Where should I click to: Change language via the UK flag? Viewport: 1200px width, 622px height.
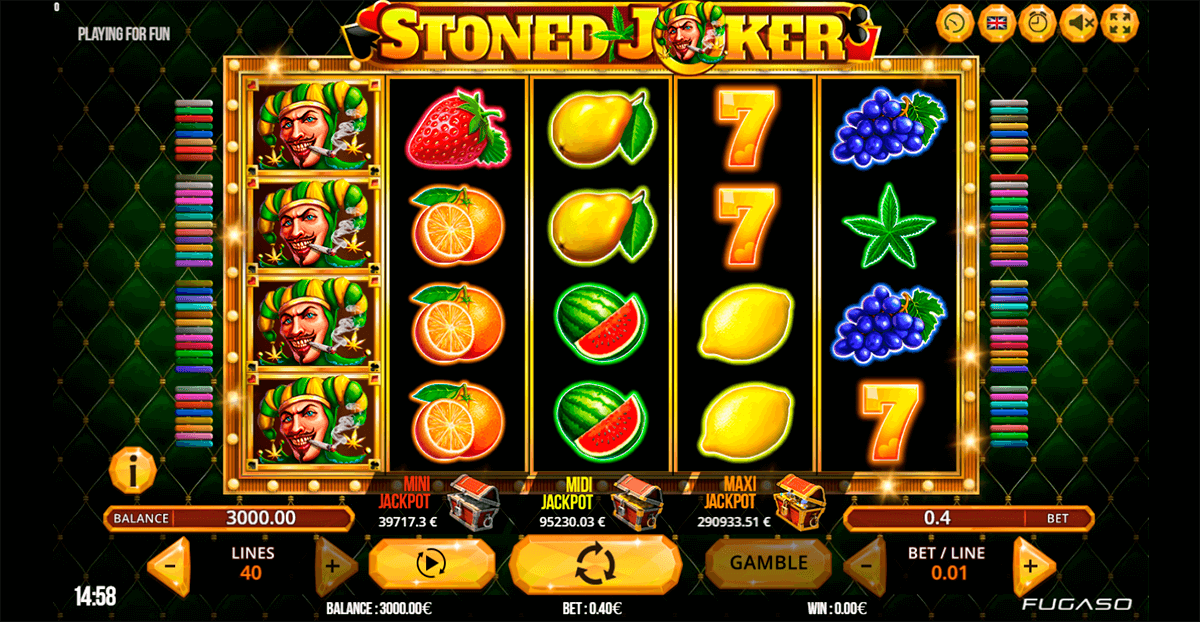click(x=996, y=23)
